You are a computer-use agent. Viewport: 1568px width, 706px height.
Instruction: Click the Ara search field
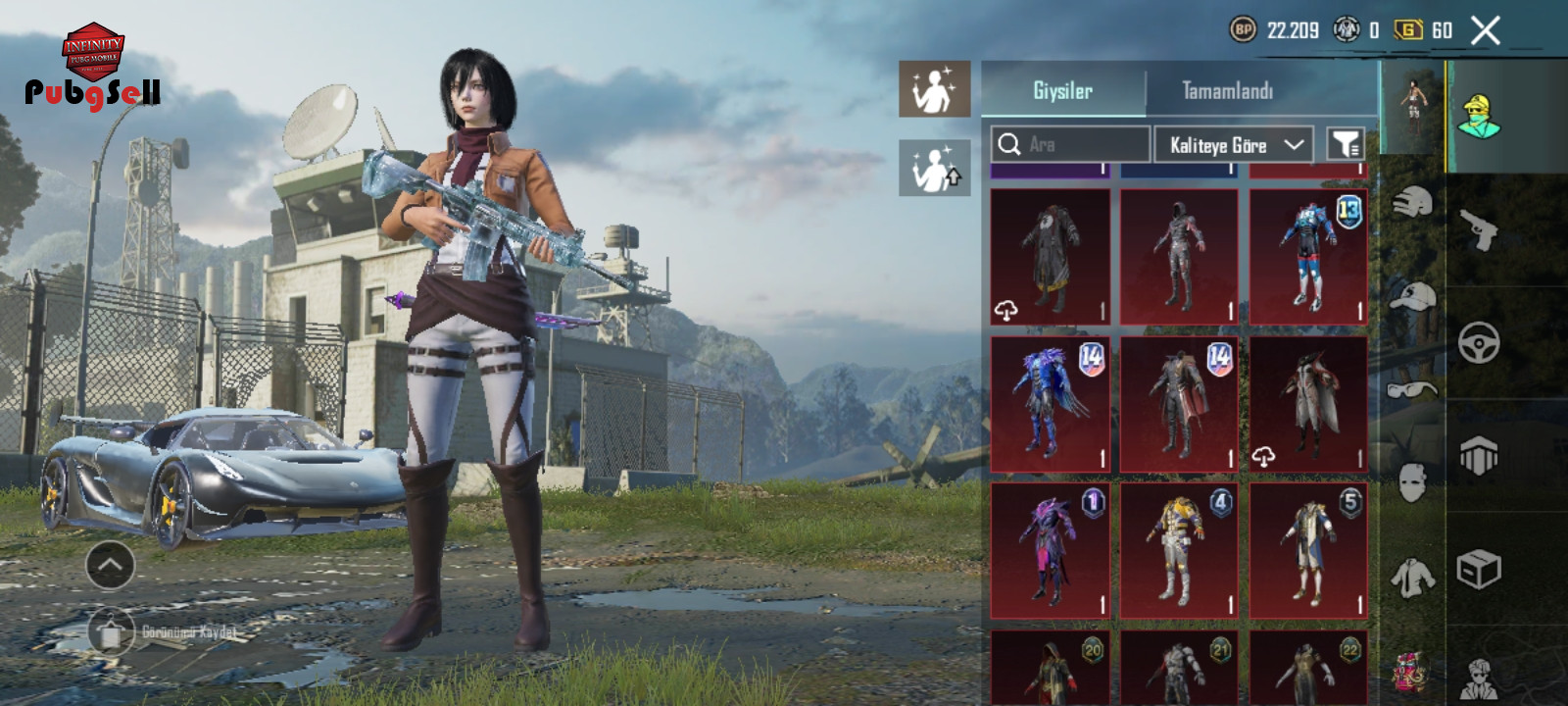pos(1070,145)
